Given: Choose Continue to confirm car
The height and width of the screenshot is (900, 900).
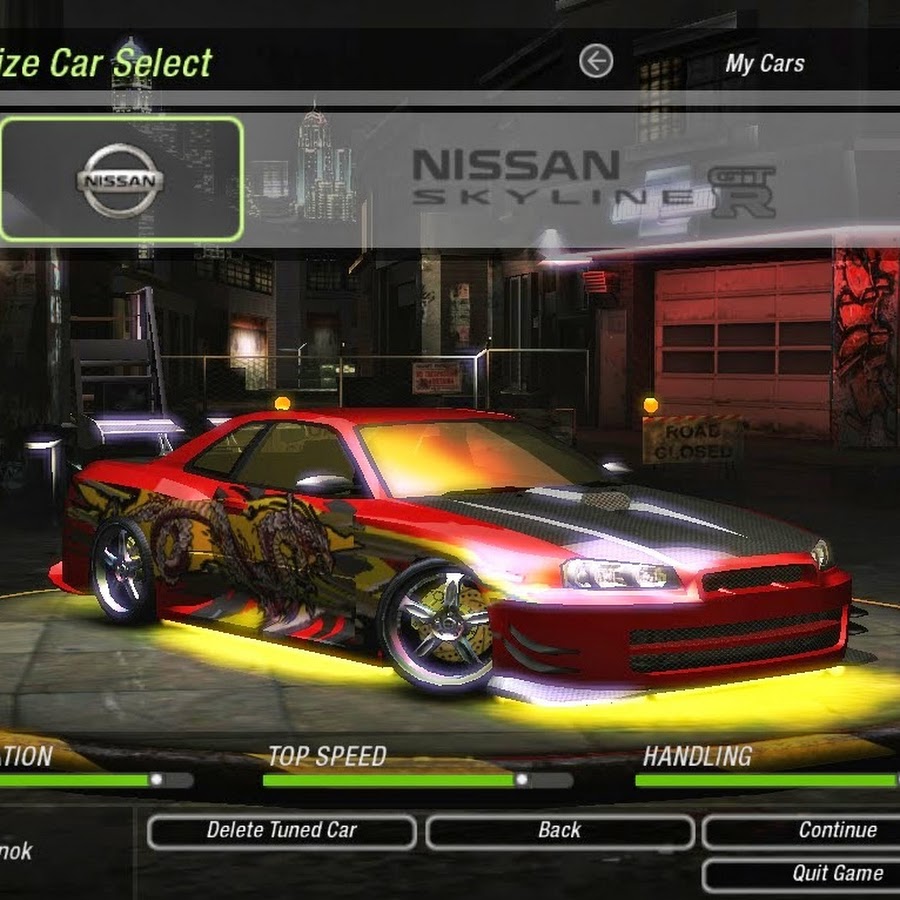Looking at the screenshot, I should coord(803,831).
